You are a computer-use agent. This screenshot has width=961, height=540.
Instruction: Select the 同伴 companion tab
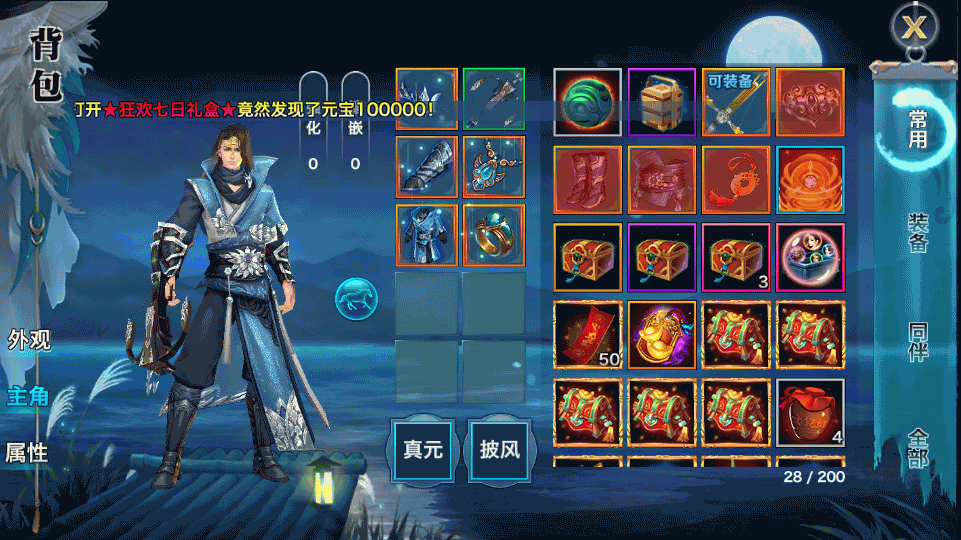pyautogui.click(x=917, y=341)
